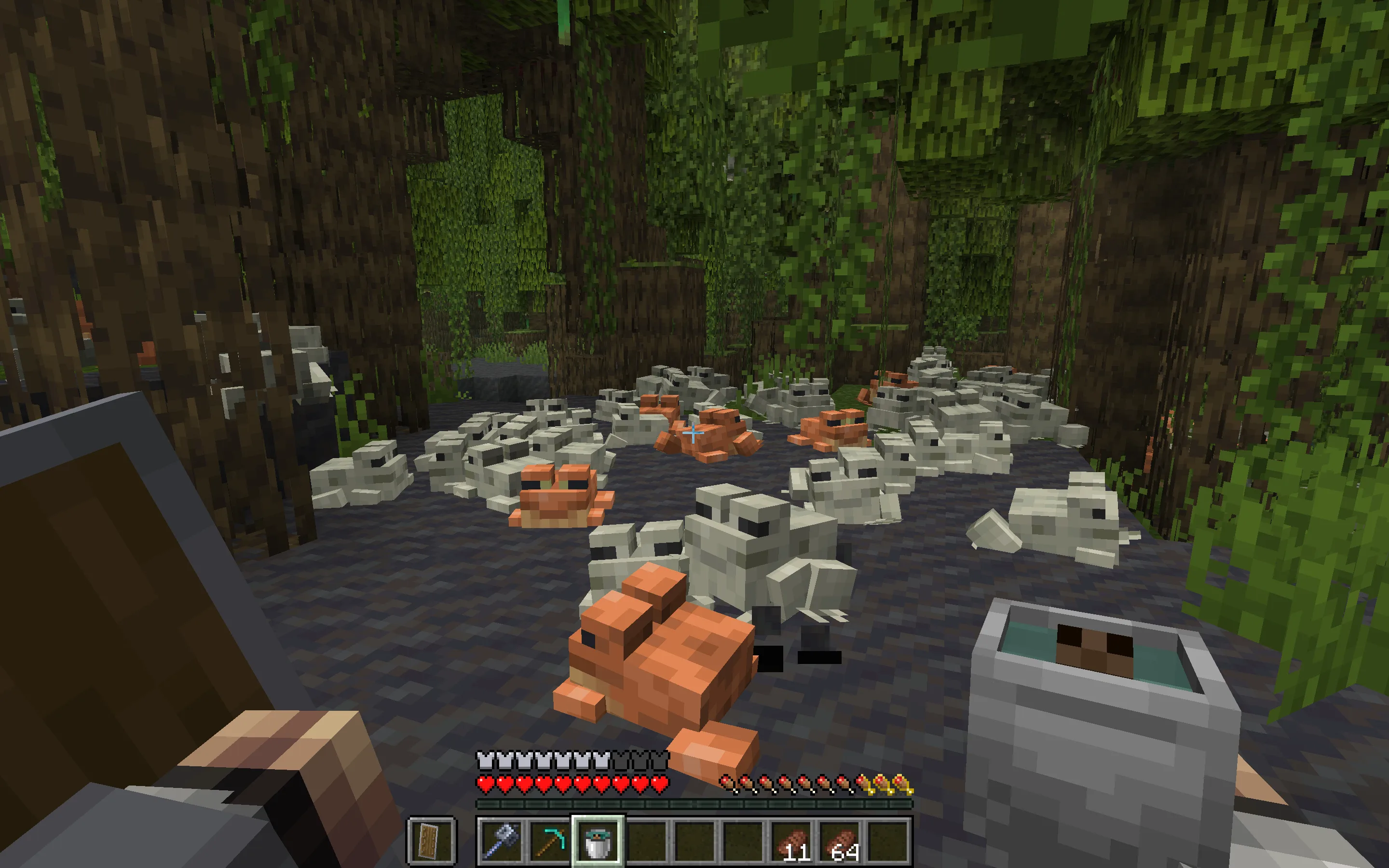Choose the diamond pickaxe hotbar slot
The height and width of the screenshot is (868, 1389).
[x=549, y=841]
